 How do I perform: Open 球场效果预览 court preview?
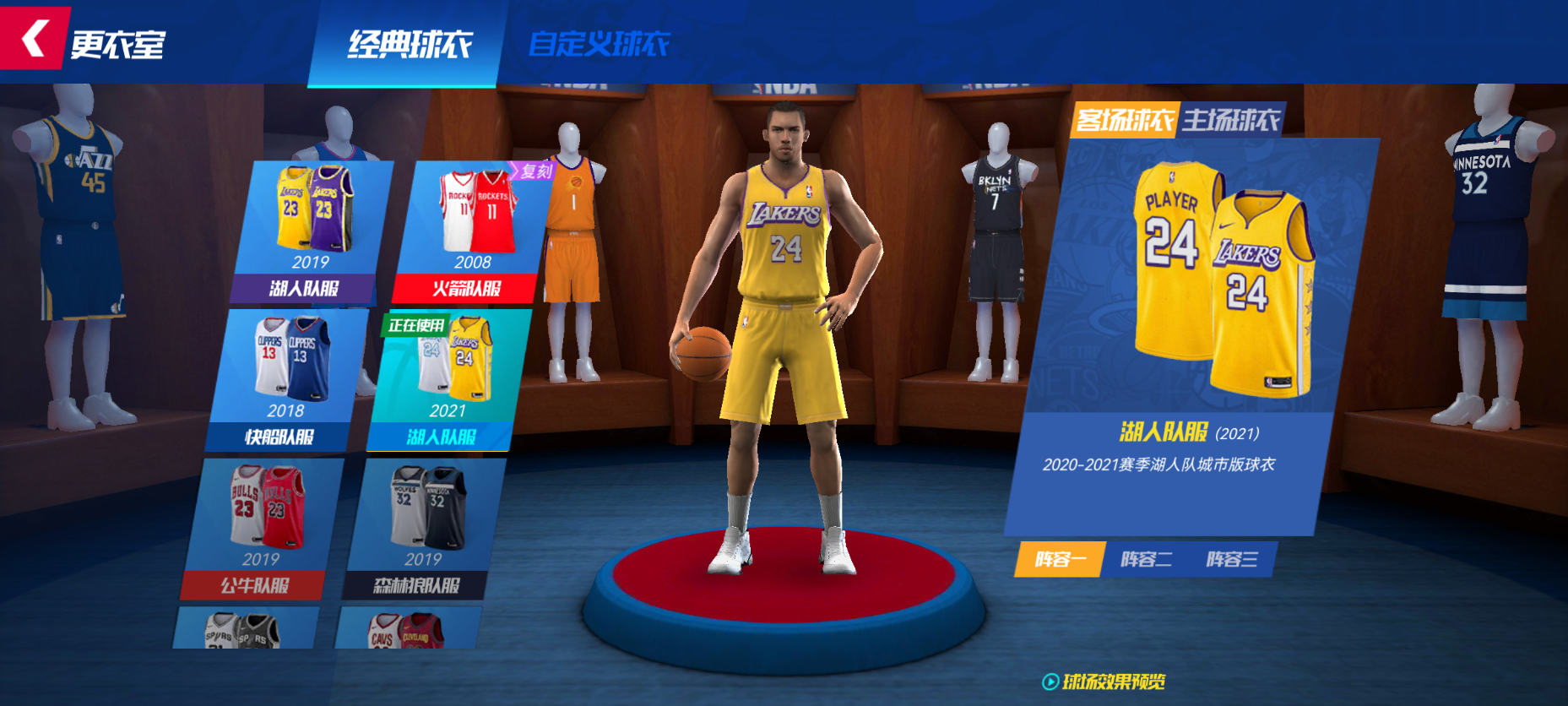point(1104,682)
